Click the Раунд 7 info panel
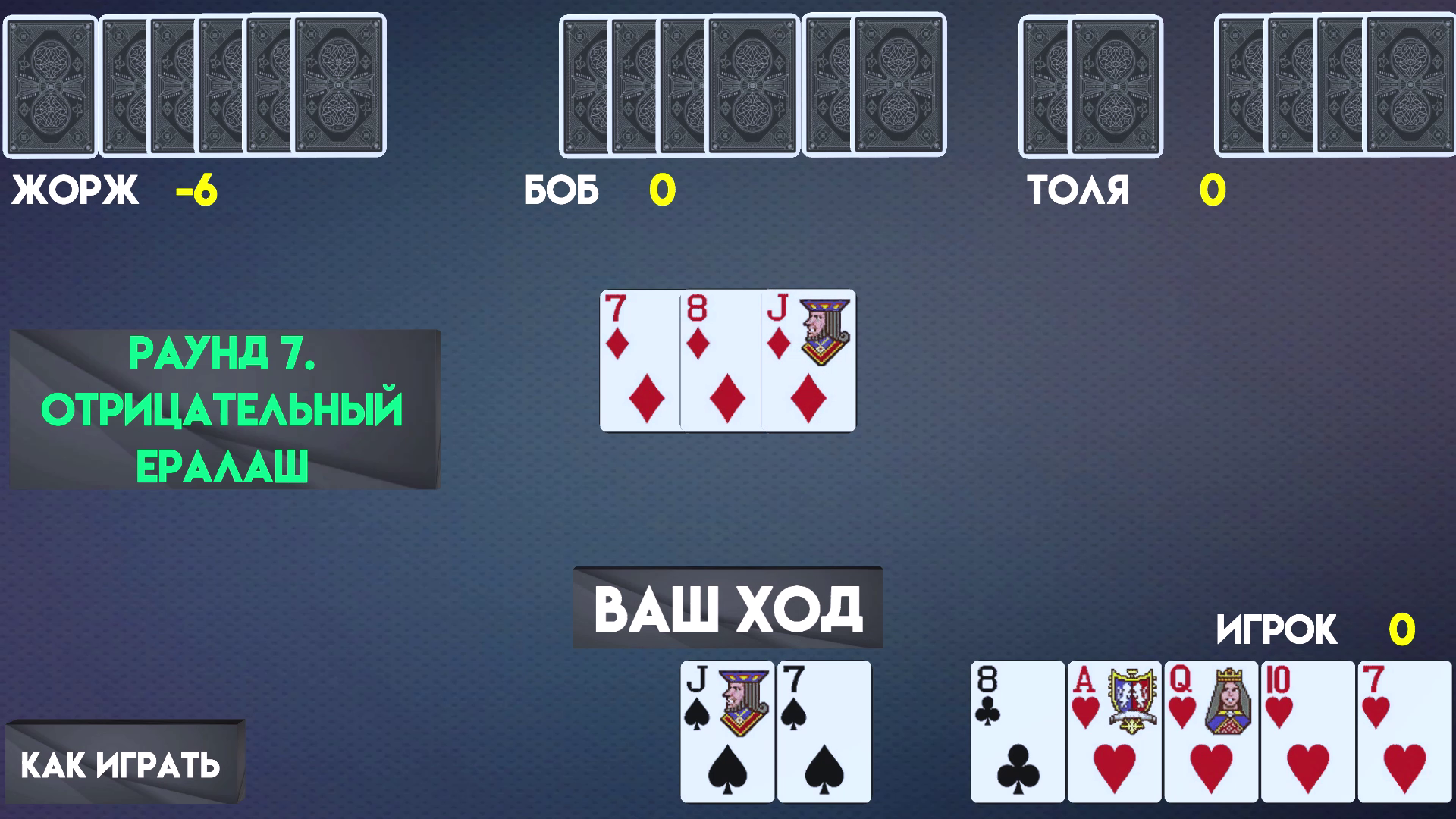The height and width of the screenshot is (819, 1456). pyautogui.click(x=224, y=409)
